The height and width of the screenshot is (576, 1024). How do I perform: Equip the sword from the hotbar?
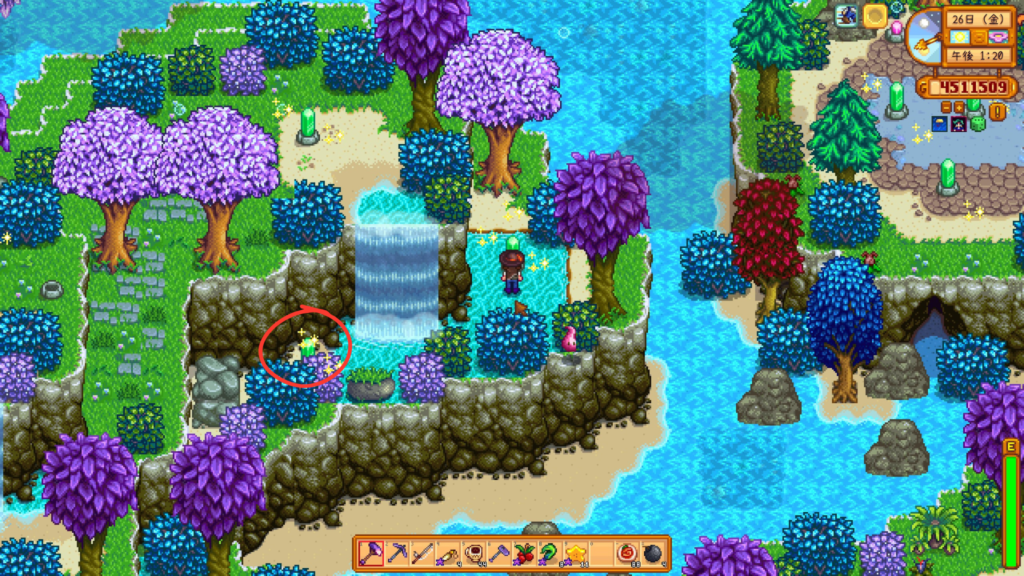pos(422,552)
